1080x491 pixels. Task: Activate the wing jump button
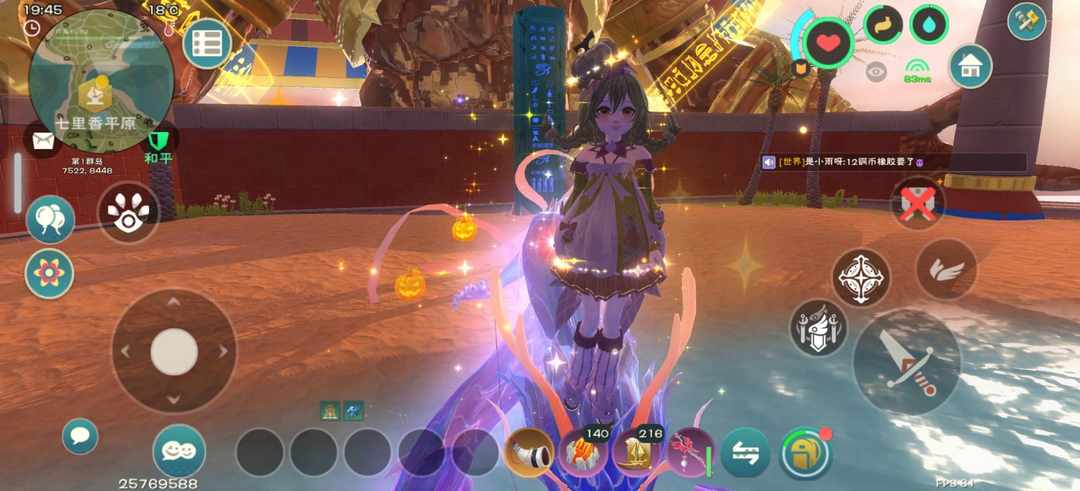point(946,269)
